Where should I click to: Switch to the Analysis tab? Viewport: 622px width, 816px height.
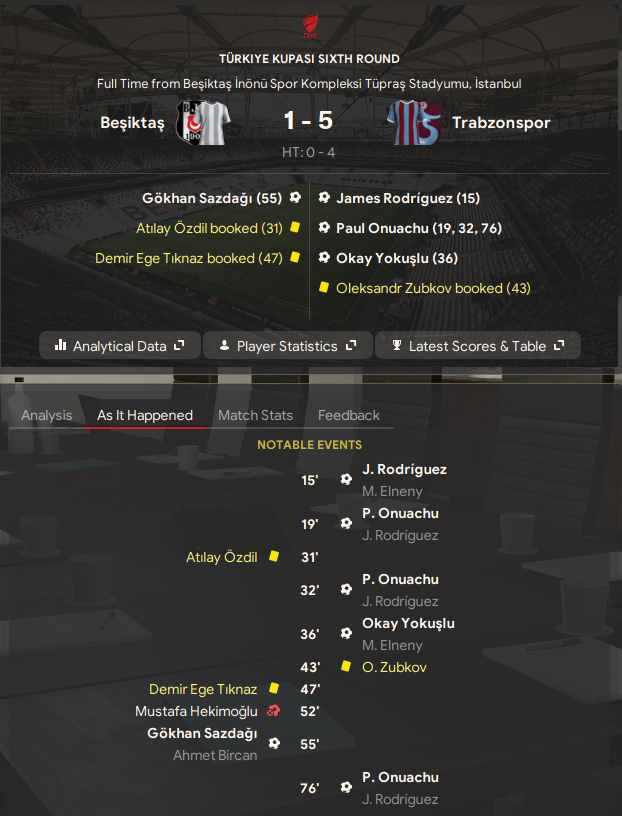[46, 415]
